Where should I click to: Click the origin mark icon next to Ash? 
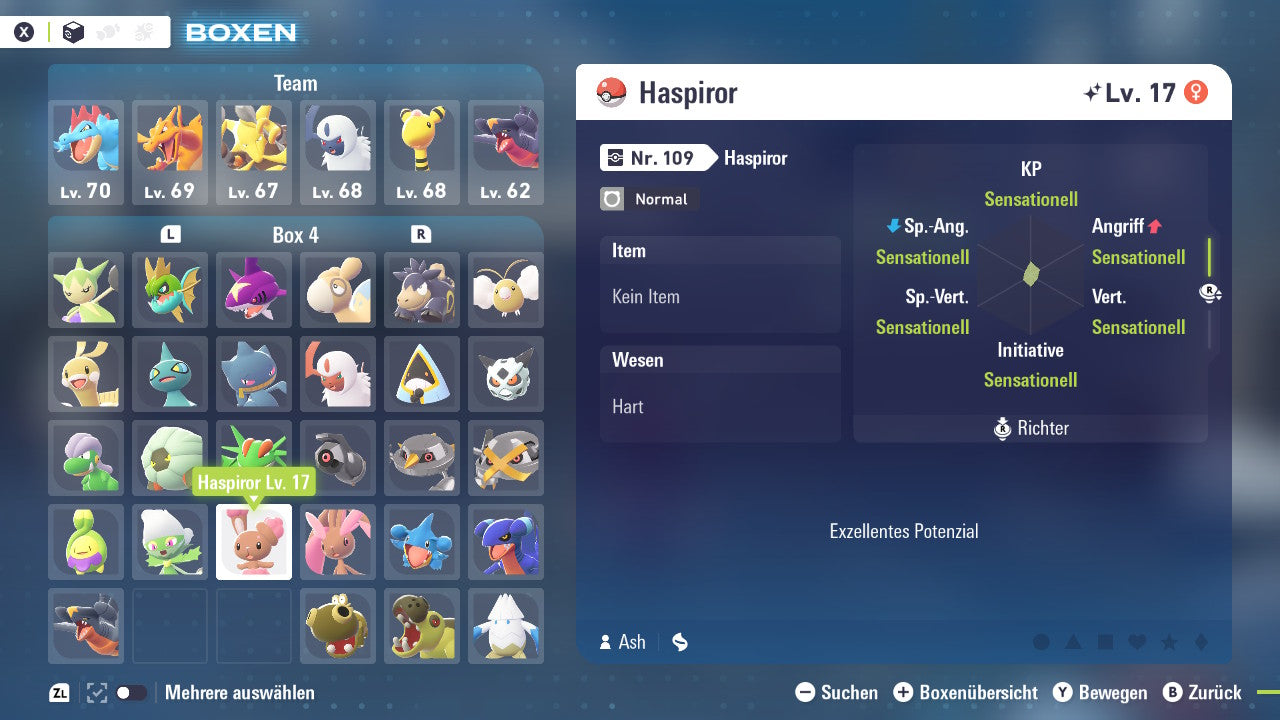coord(679,643)
